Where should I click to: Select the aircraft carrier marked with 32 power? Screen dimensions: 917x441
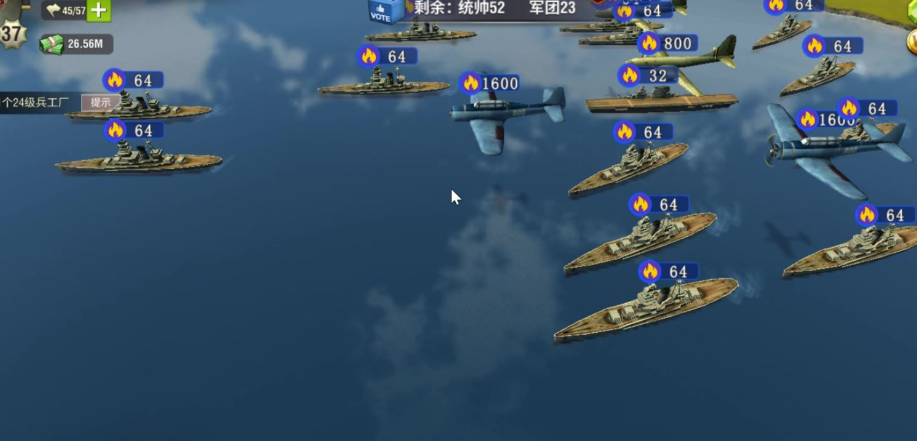click(660, 100)
